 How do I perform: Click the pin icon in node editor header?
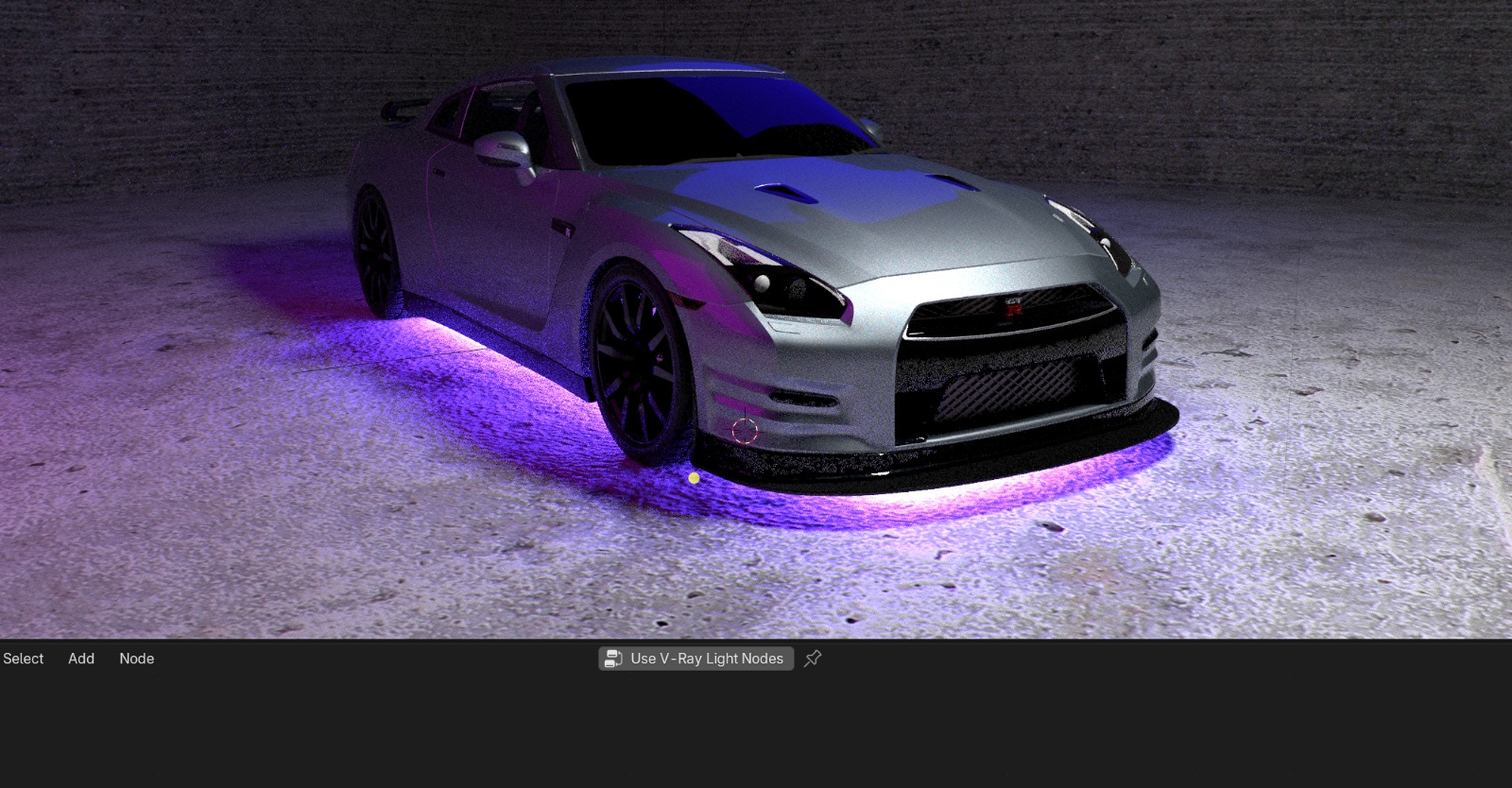tap(813, 659)
